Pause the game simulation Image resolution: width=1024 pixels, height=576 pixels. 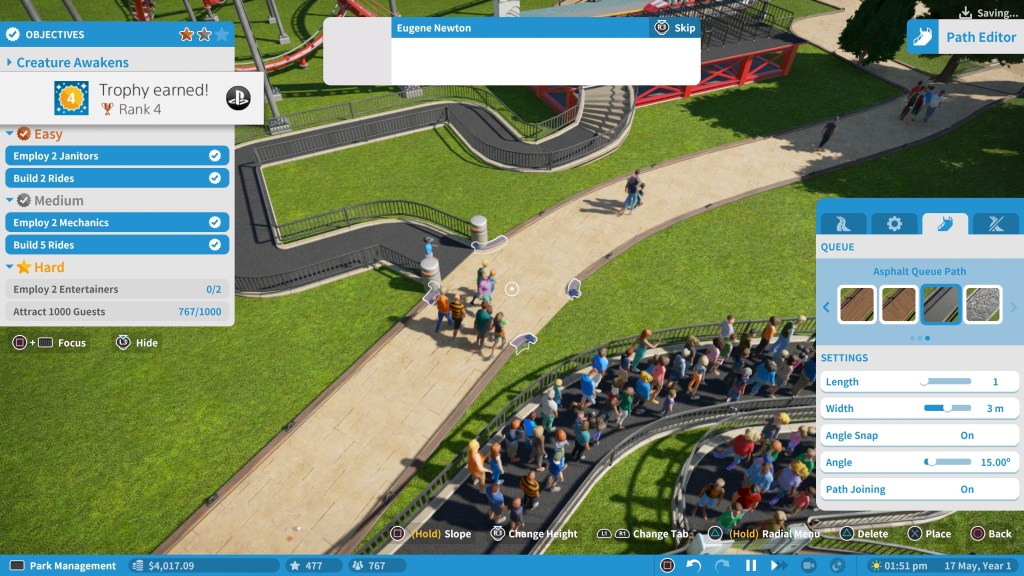(751, 566)
